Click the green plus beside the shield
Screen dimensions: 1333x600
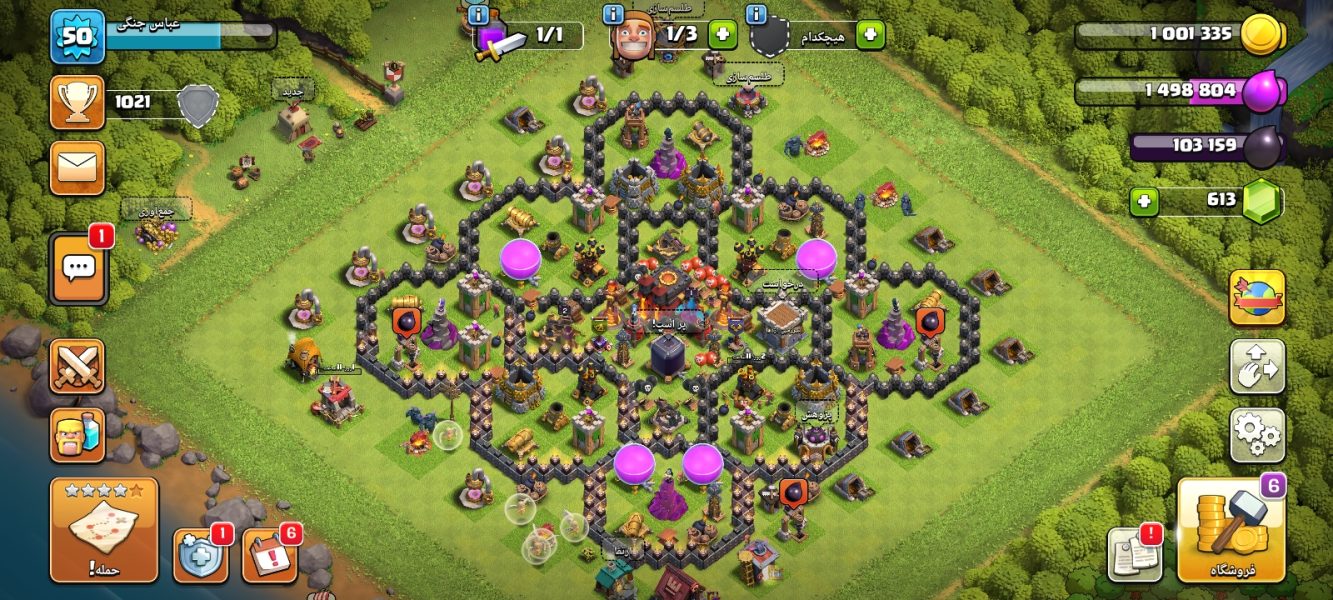pos(870,34)
